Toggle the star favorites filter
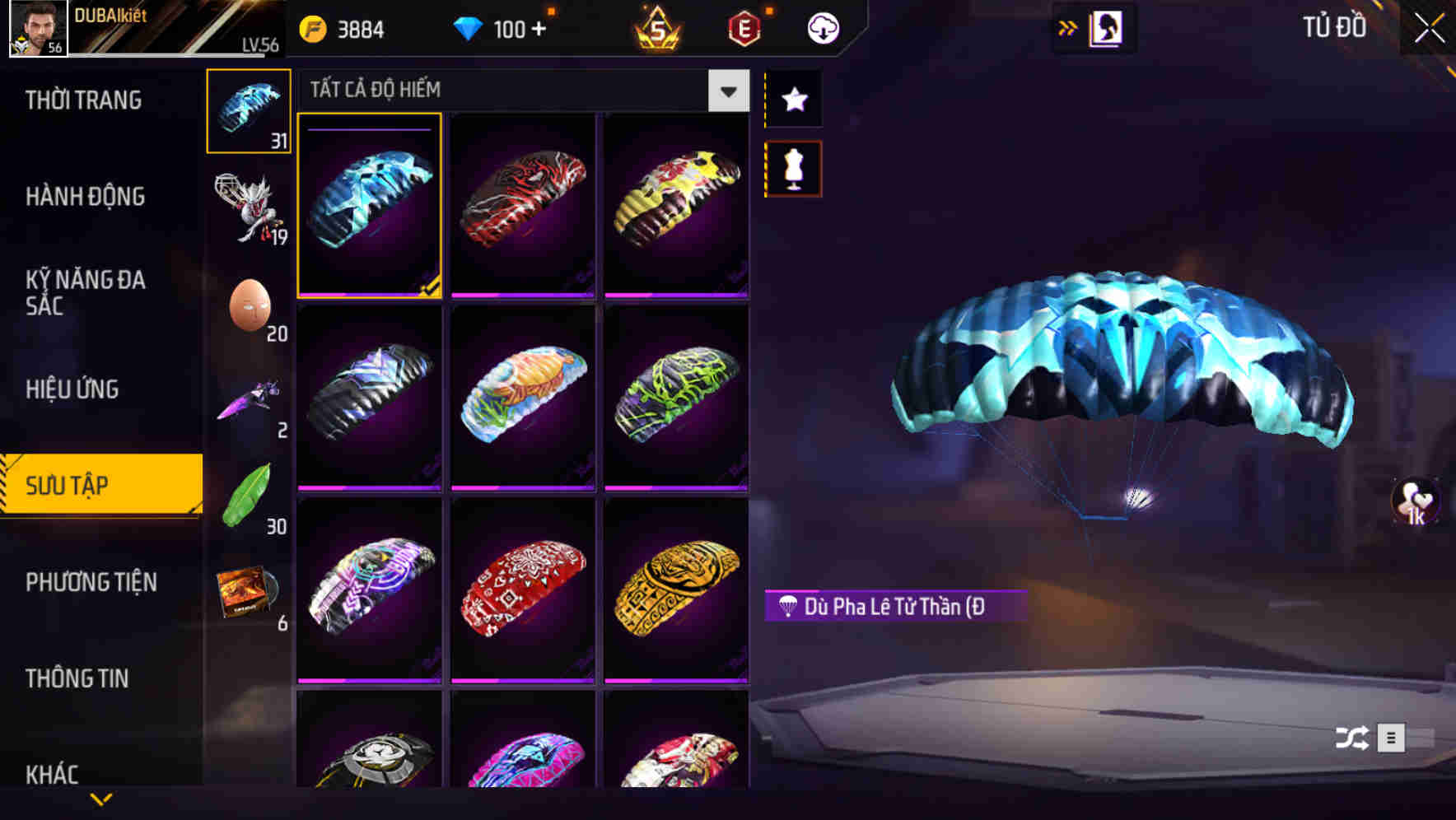 click(792, 100)
